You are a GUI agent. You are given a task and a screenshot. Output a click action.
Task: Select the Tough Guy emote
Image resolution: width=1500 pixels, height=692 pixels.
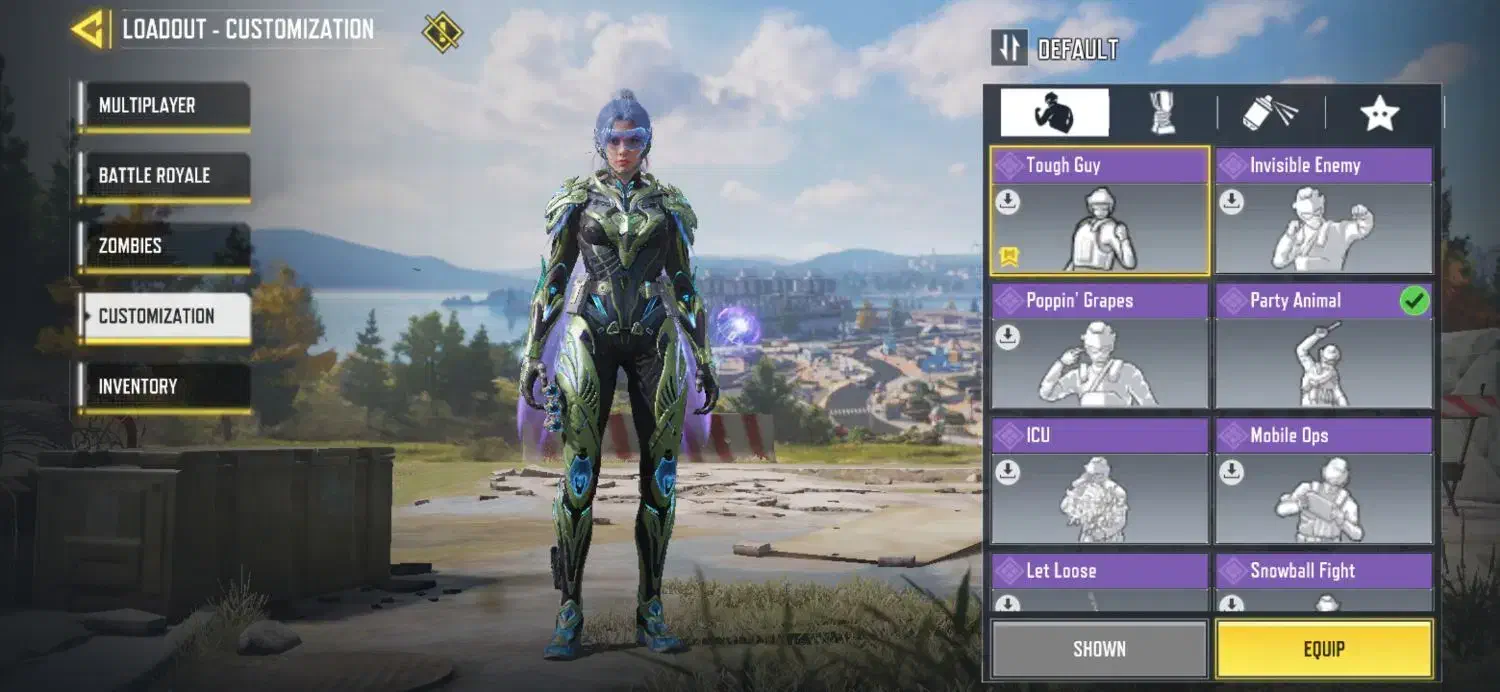1099,212
